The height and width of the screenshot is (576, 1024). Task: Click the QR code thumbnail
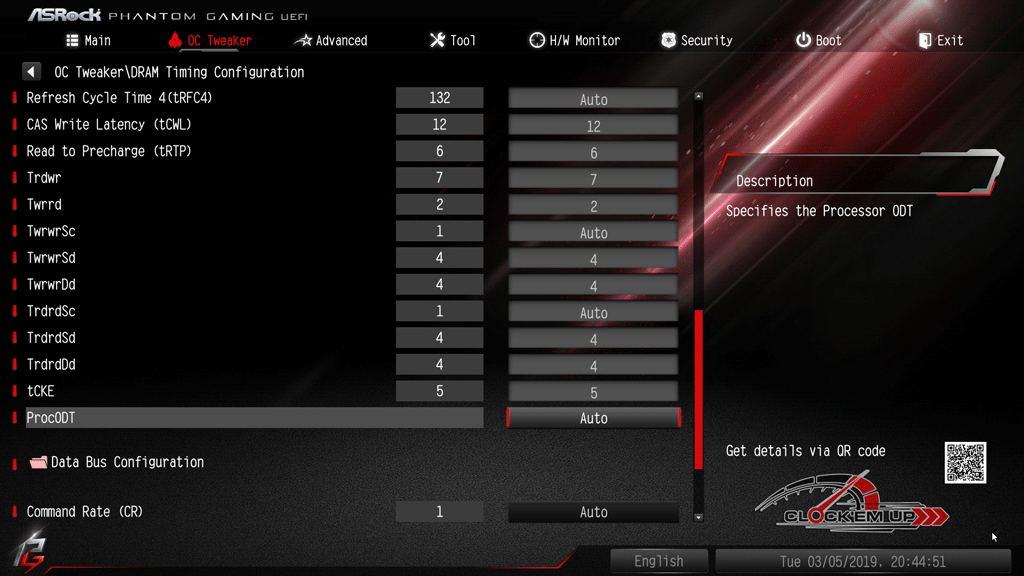click(x=965, y=463)
